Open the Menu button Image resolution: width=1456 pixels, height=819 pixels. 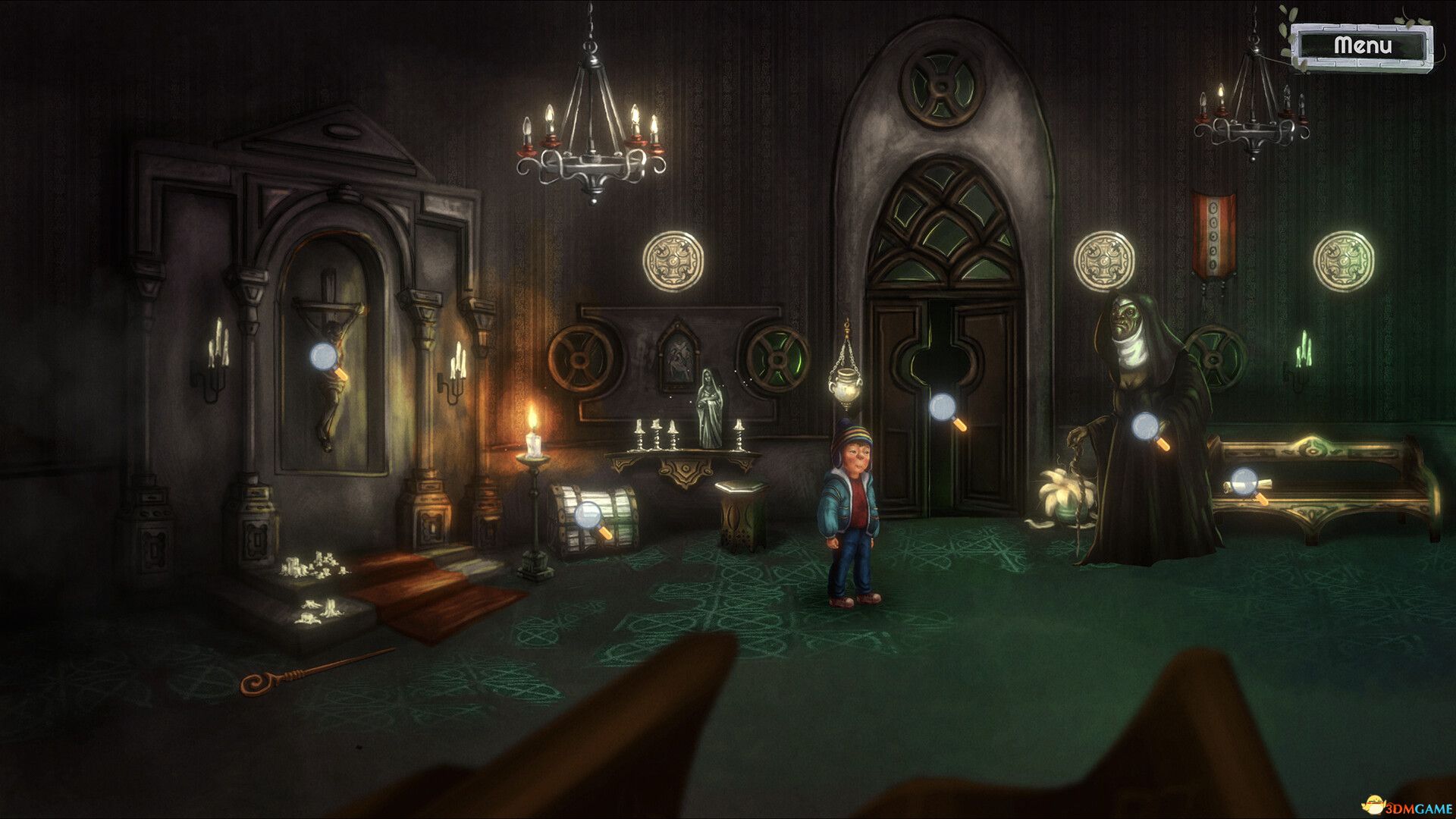pyautogui.click(x=1364, y=45)
